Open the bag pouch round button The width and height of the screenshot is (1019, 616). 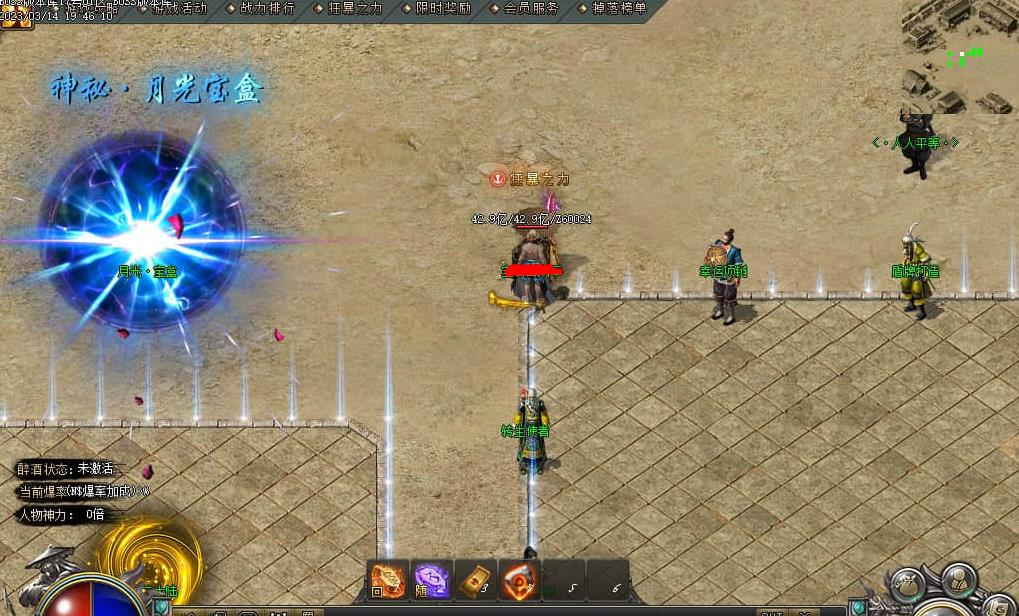(909, 586)
